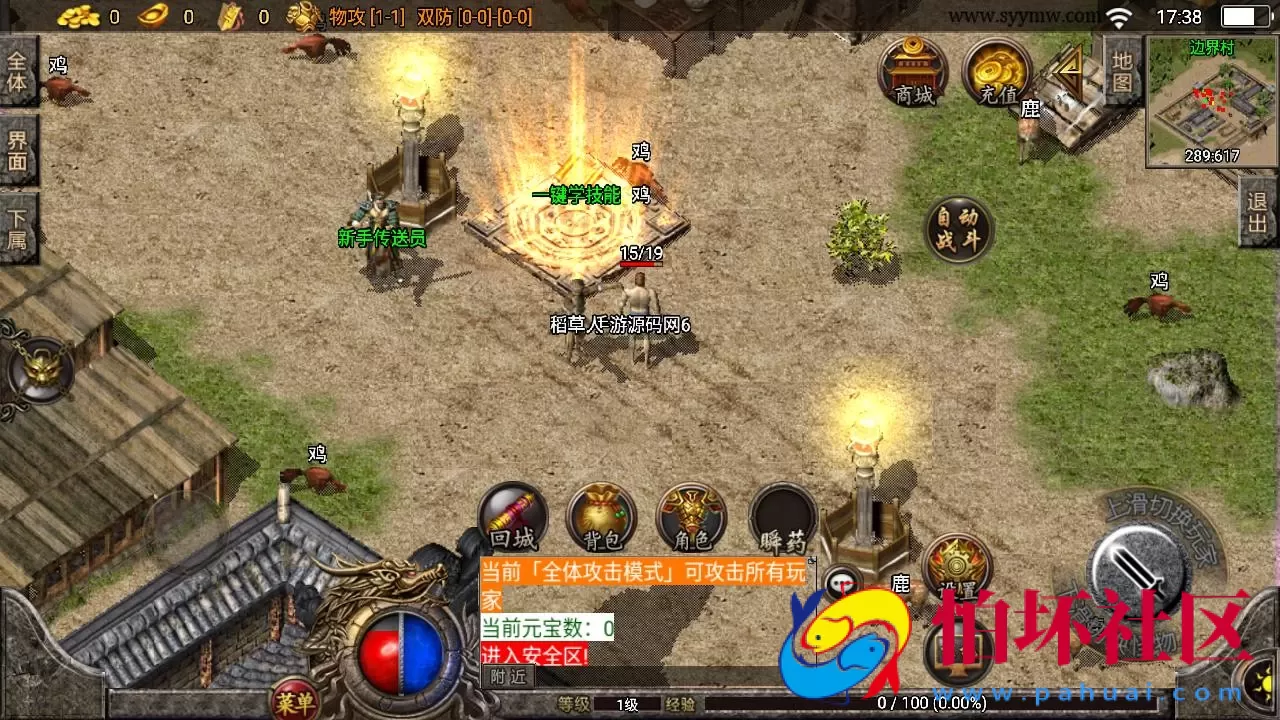Screen dimensions: 1280x720
Task: Use the 回城 return-to-town skill
Action: pyautogui.click(x=512, y=518)
